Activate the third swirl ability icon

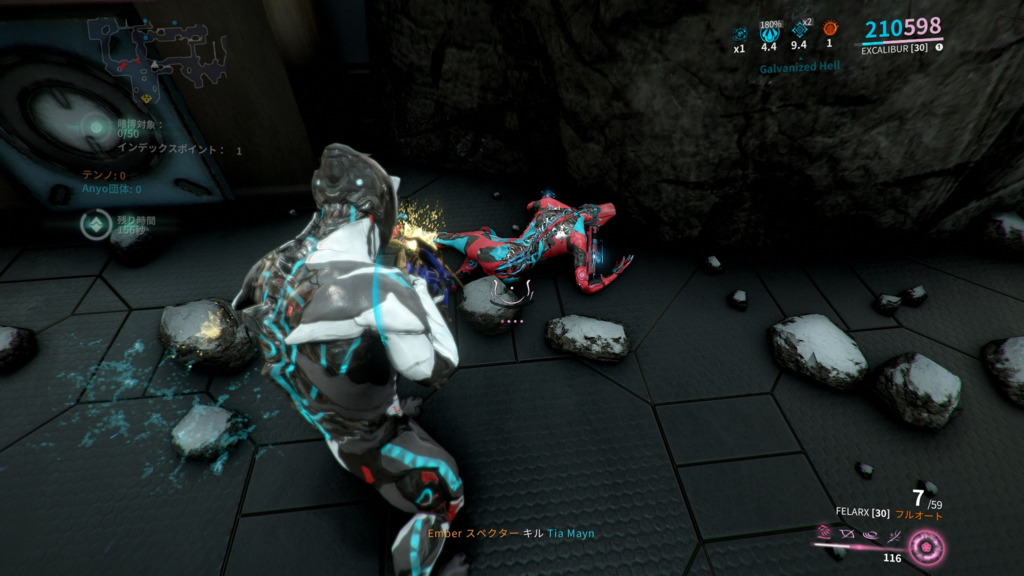pos(871,536)
